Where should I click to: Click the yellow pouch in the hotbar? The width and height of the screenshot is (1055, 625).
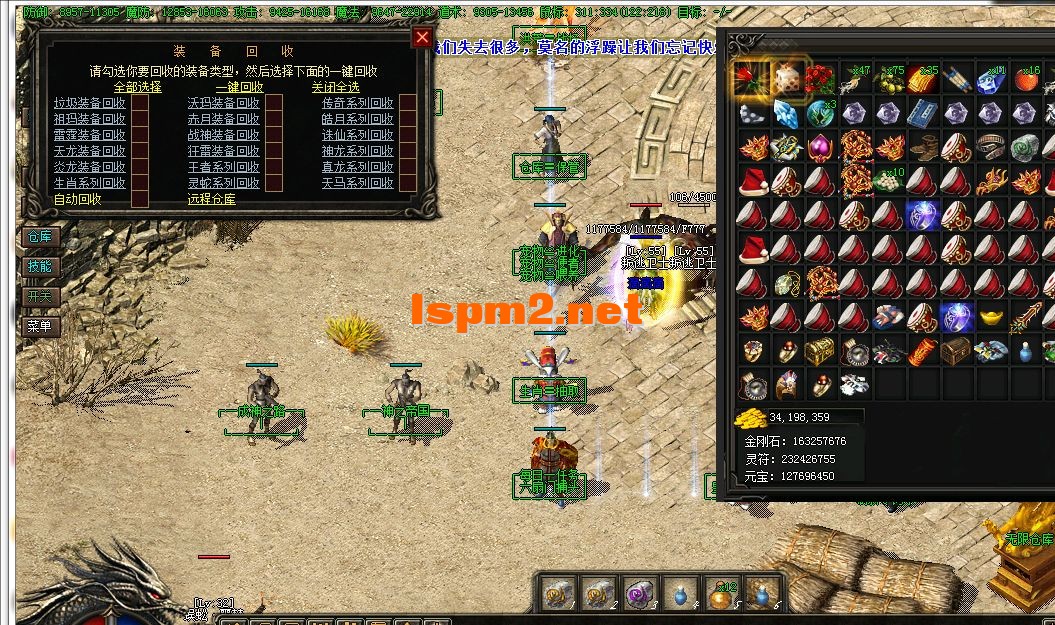(720, 595)
